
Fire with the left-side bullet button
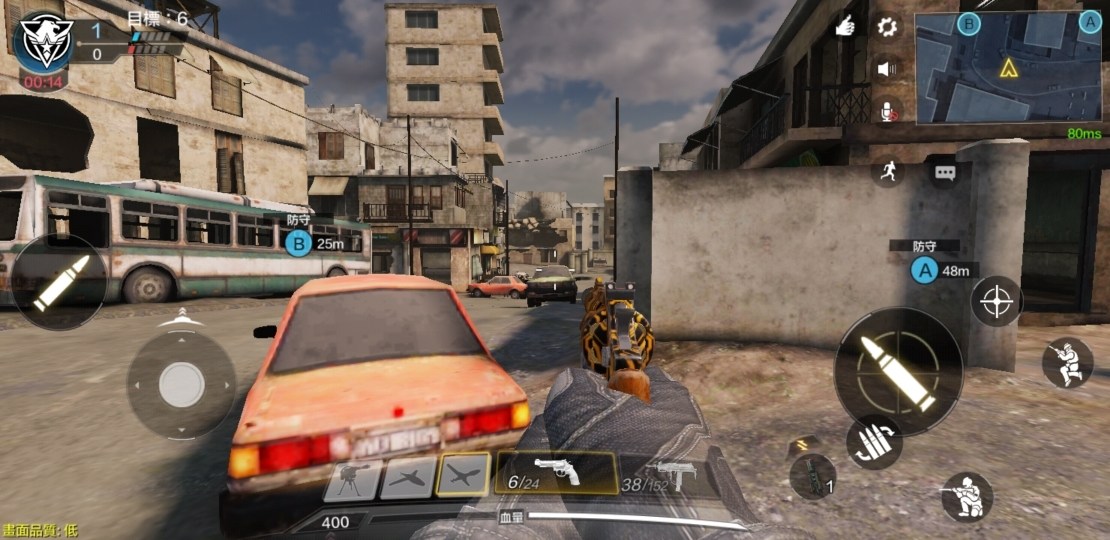pyautogui.click(x=61, y=283)
